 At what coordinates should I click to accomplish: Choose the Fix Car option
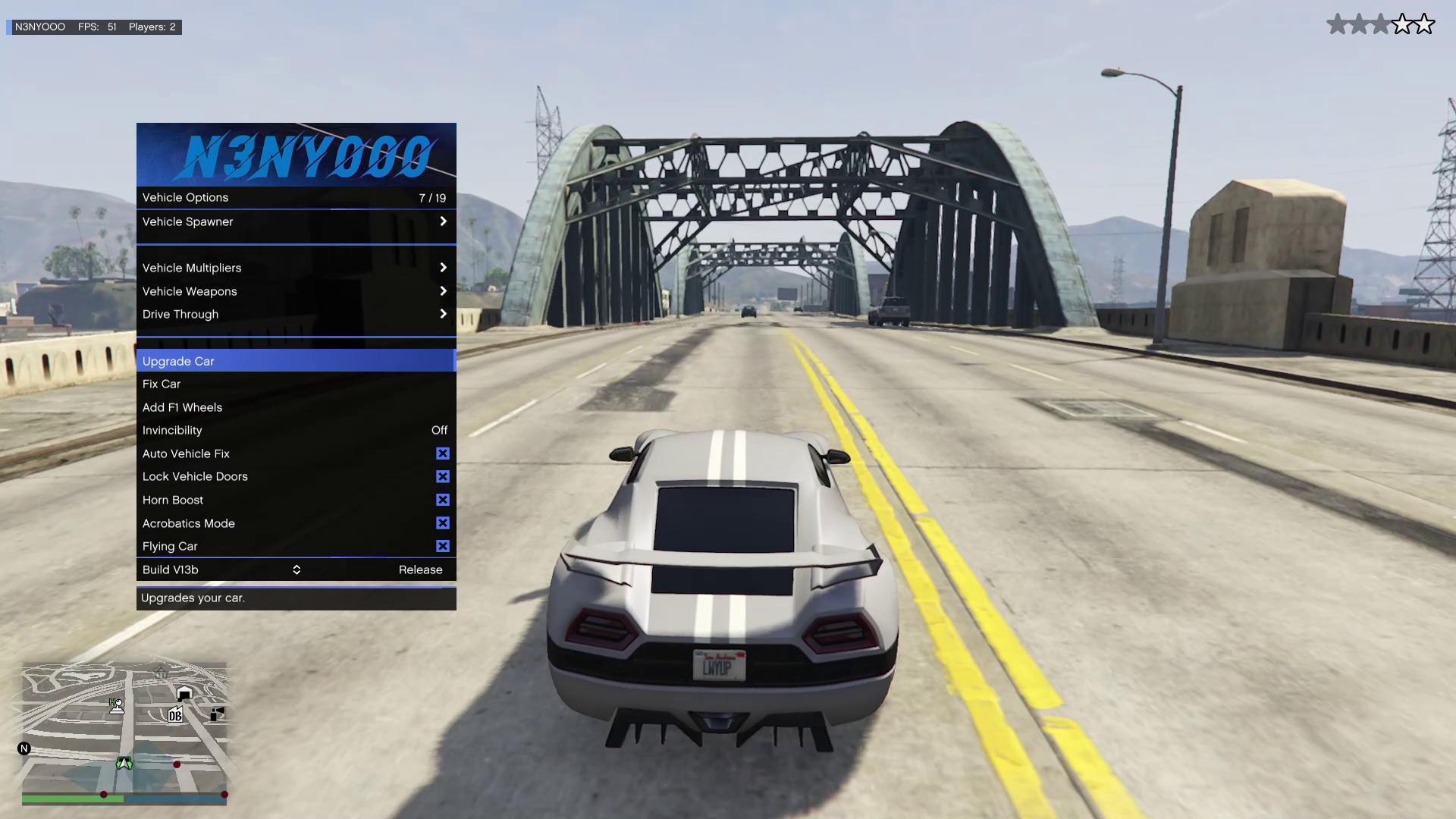(x=296, y=384)
